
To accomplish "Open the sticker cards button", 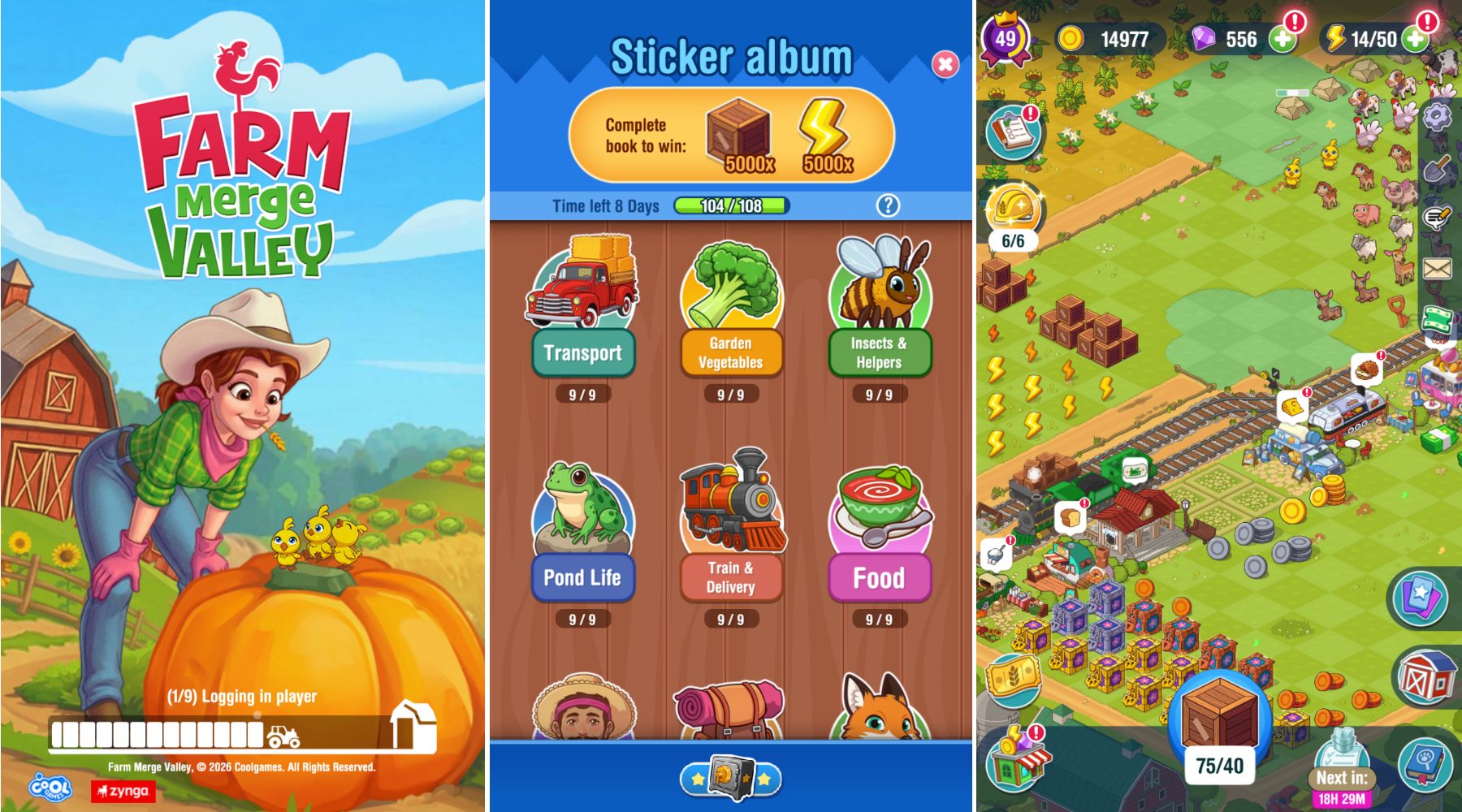I will pyautogui.click(x=1420, y=598).
